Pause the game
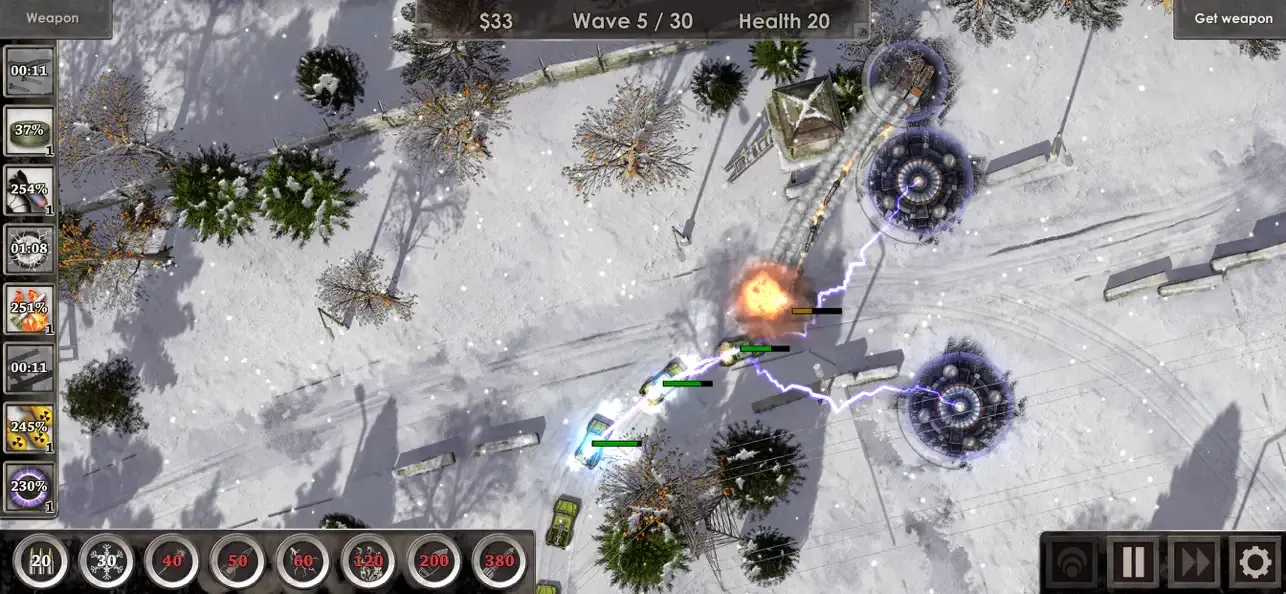This screenshot has height=594, width=1286. click(1133, 562)
